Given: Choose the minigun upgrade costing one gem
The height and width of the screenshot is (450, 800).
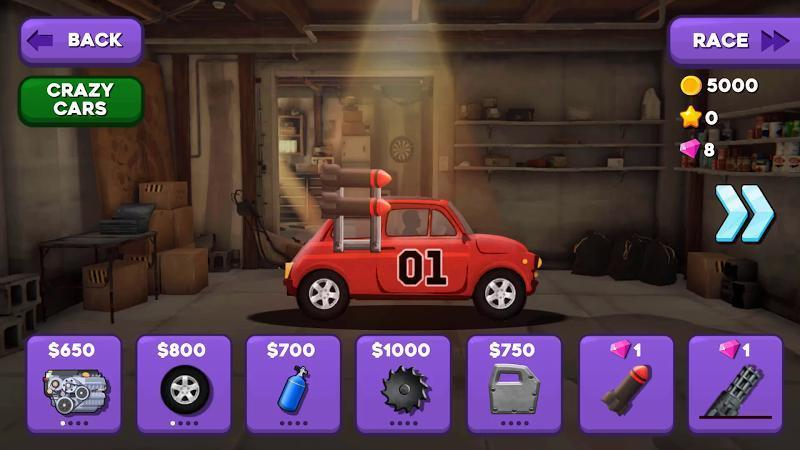Looking at the screenshot, I should [735, 385].
